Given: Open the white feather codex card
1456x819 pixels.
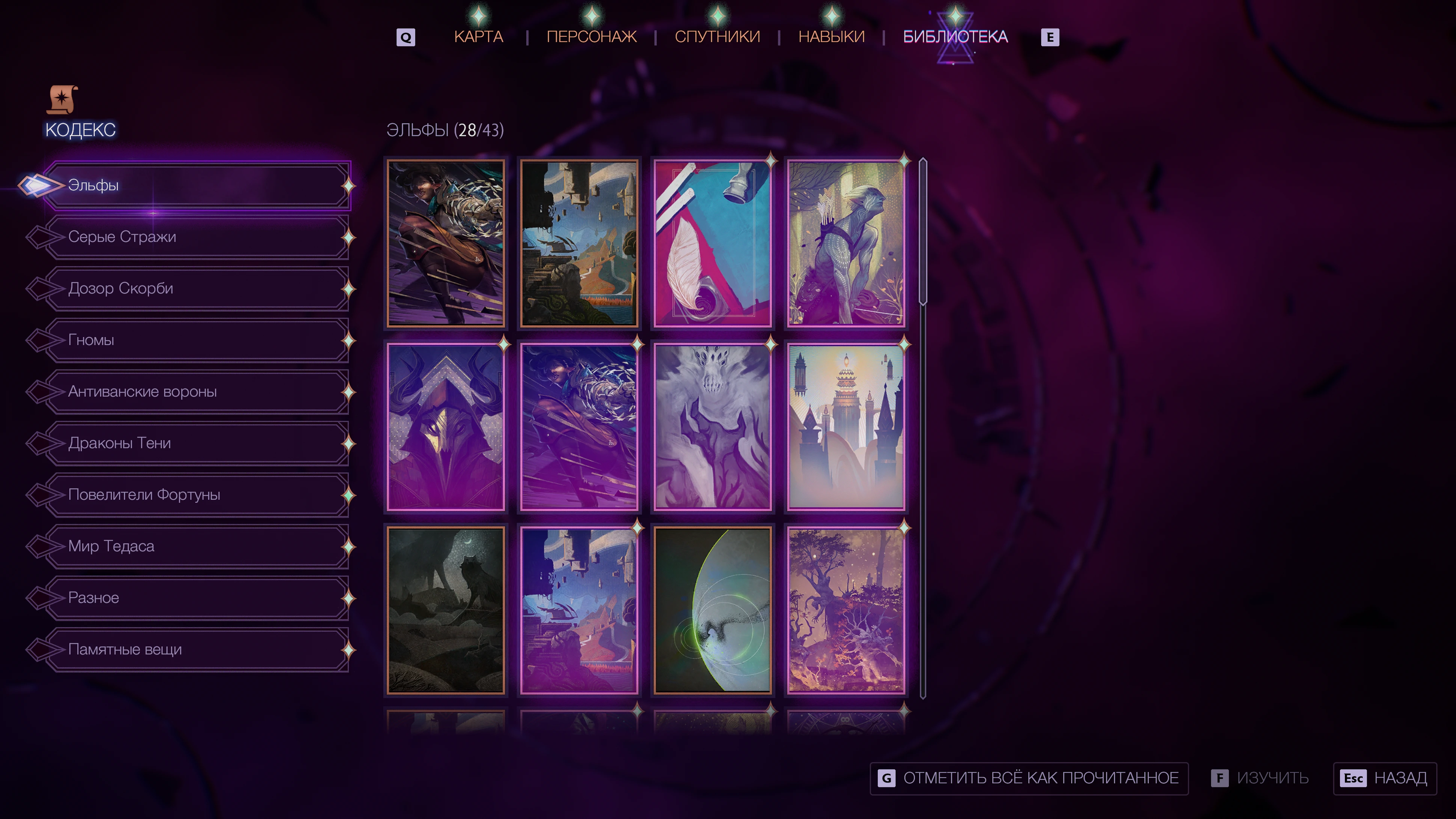Looking at the screenshot, I should pos(712,244).
